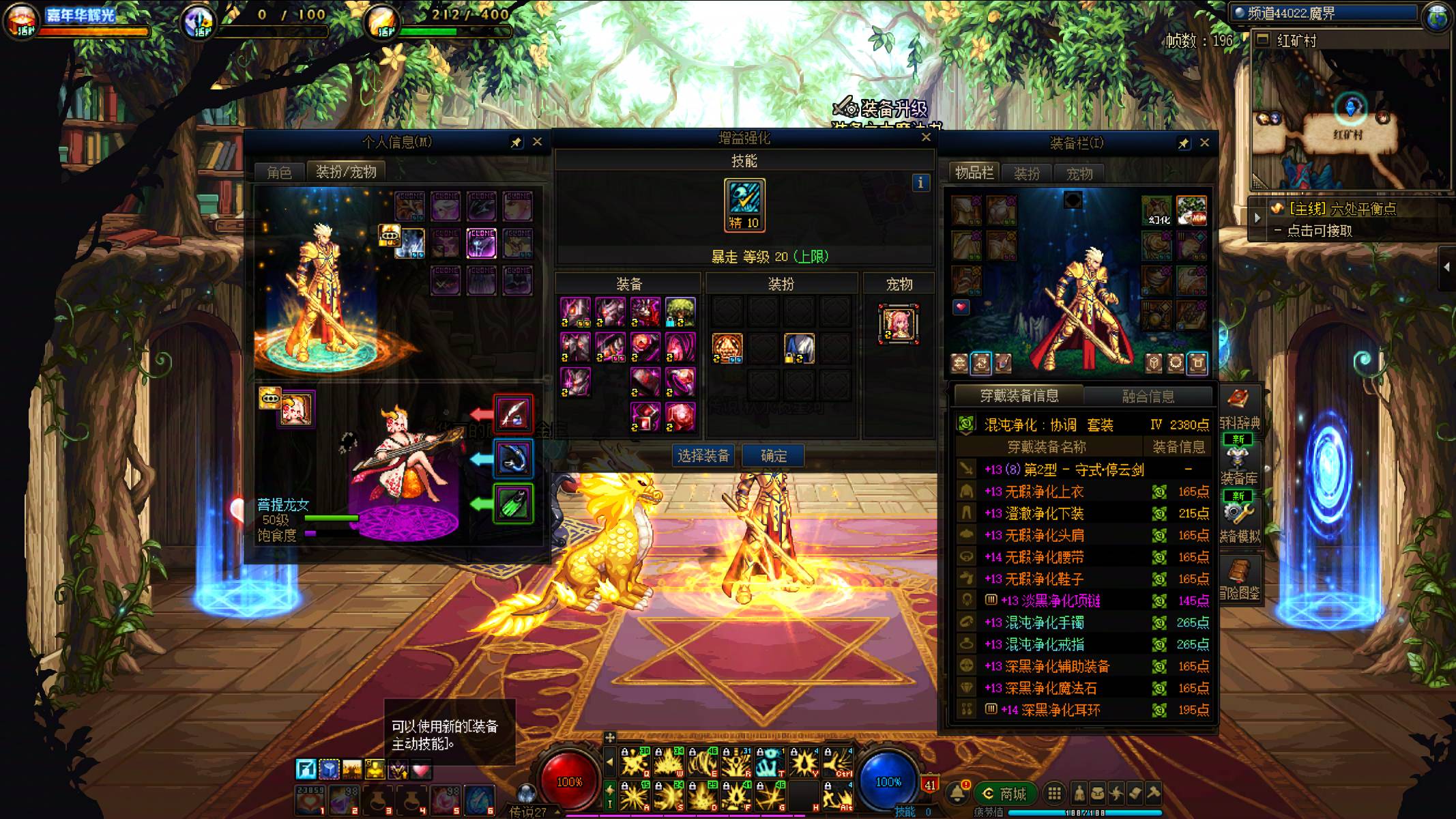Open the 装扮/宠物 tab

coord(346,172)
